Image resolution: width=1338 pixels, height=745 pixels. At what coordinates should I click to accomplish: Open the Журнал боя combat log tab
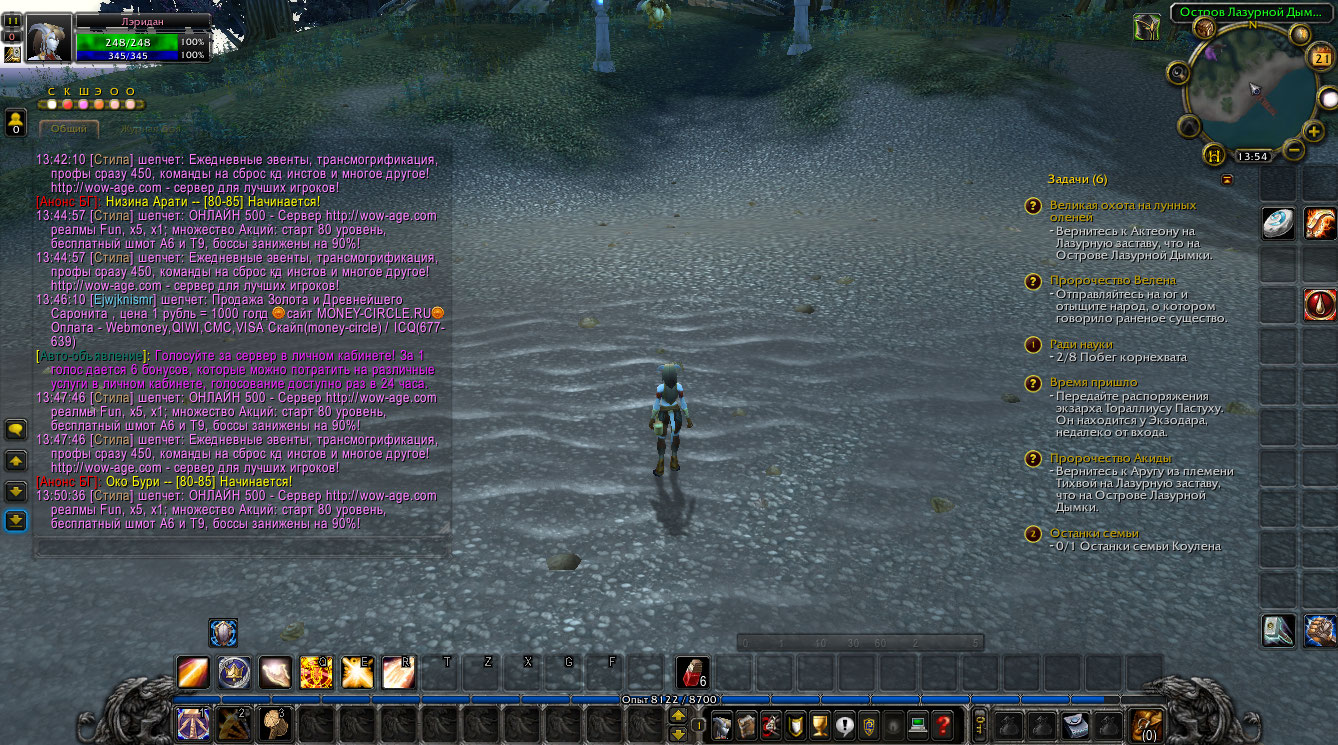(x=149, y=129)
